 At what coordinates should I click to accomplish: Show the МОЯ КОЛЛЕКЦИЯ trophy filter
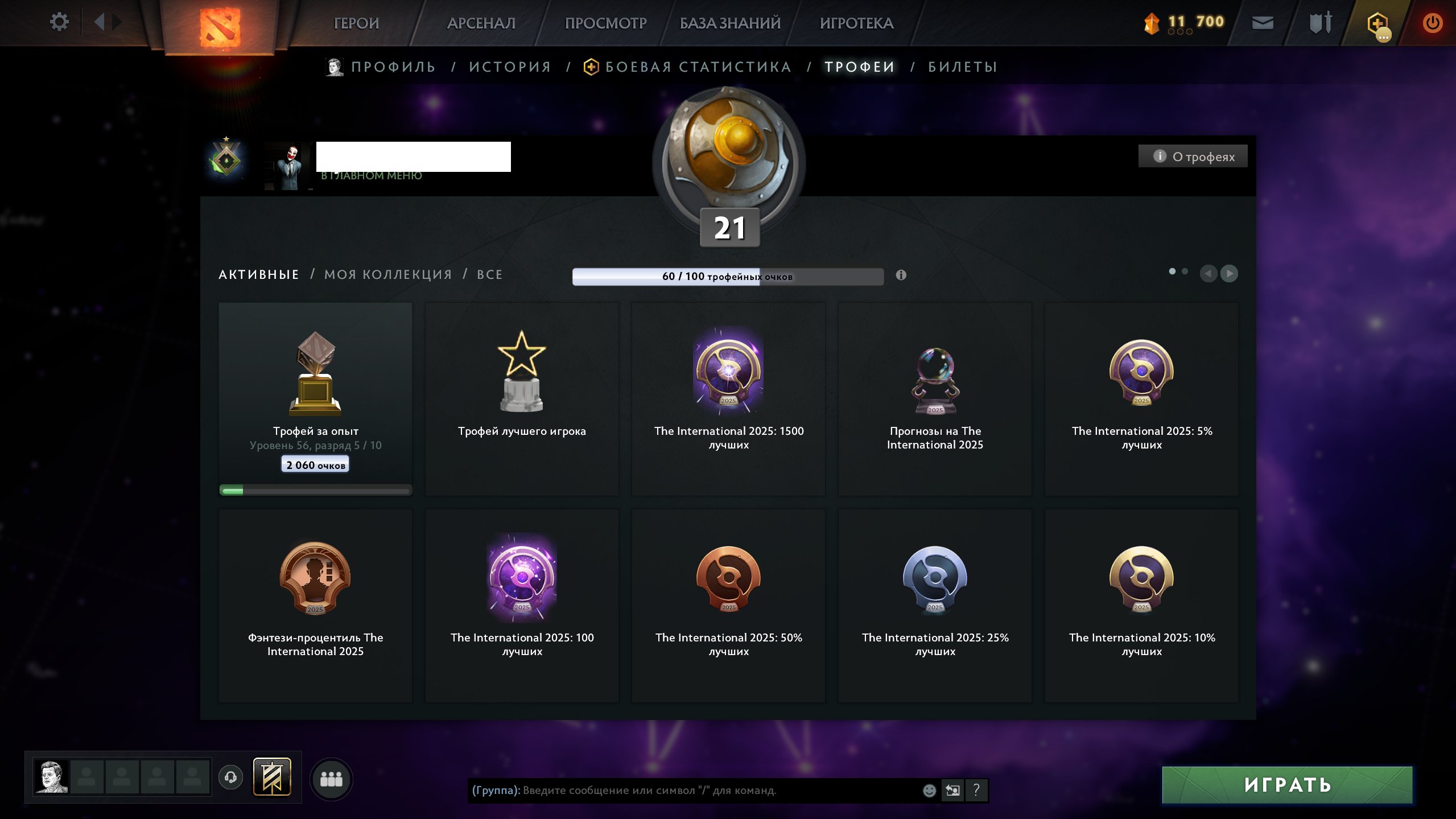click(x=388, y=274)
